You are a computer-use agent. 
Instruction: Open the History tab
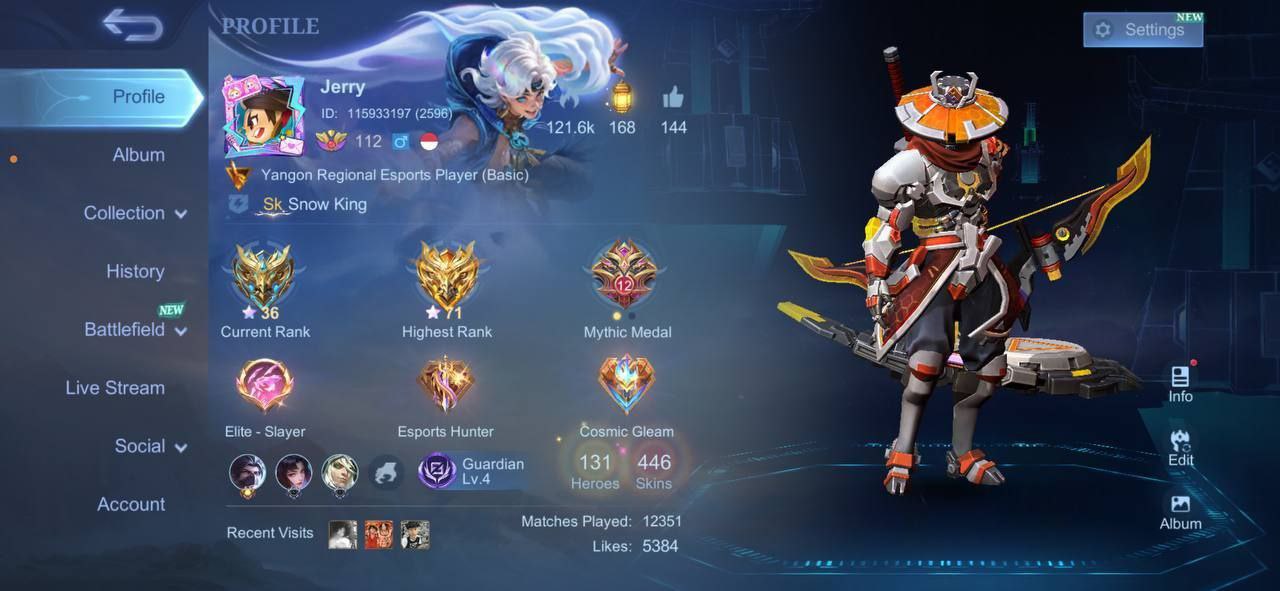pos(135,271)
